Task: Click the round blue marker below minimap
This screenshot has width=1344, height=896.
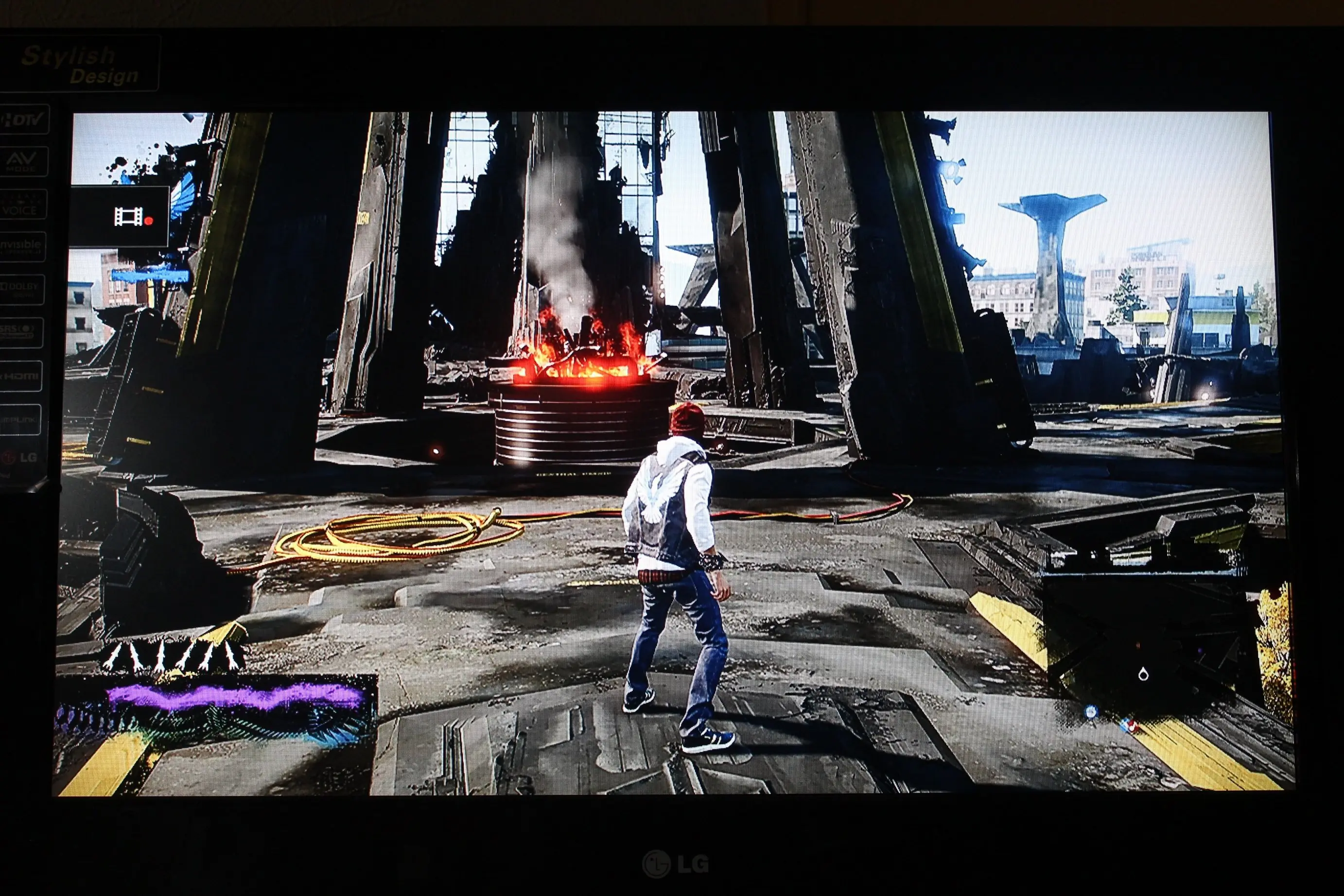Action: pyautogui.click(x=1091, y=712)
